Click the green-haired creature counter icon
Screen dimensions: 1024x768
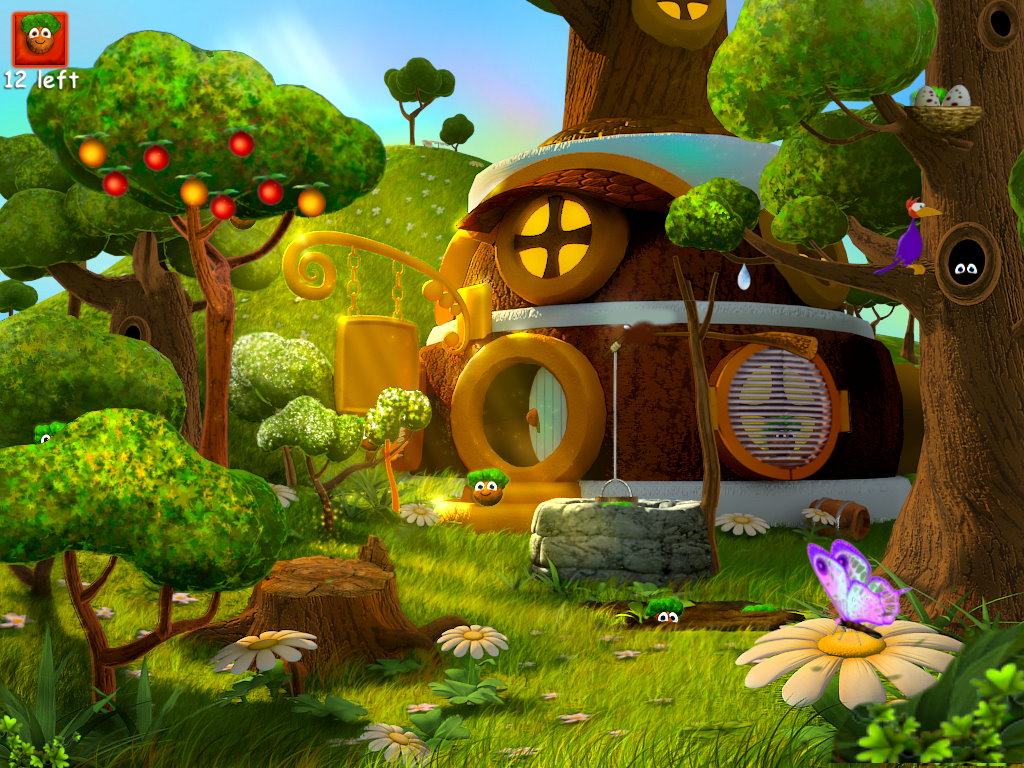(40, 38)
